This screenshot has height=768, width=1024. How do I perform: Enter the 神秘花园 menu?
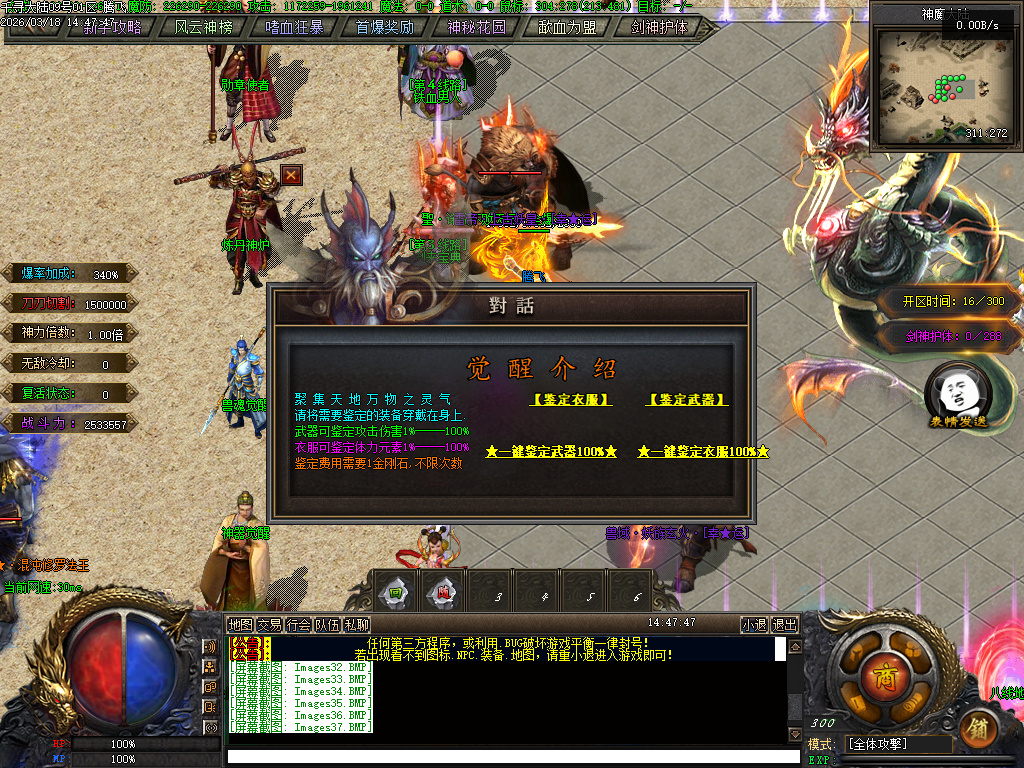pyautogui.click(x=476, y=27)
